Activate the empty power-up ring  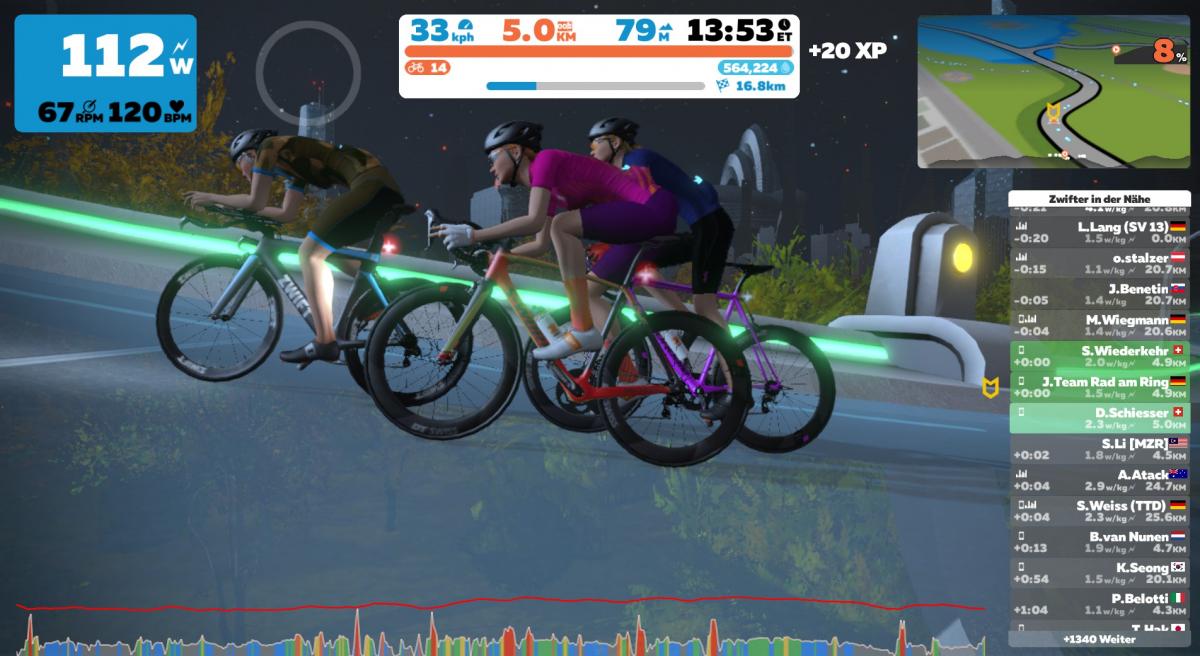point(307,69)
